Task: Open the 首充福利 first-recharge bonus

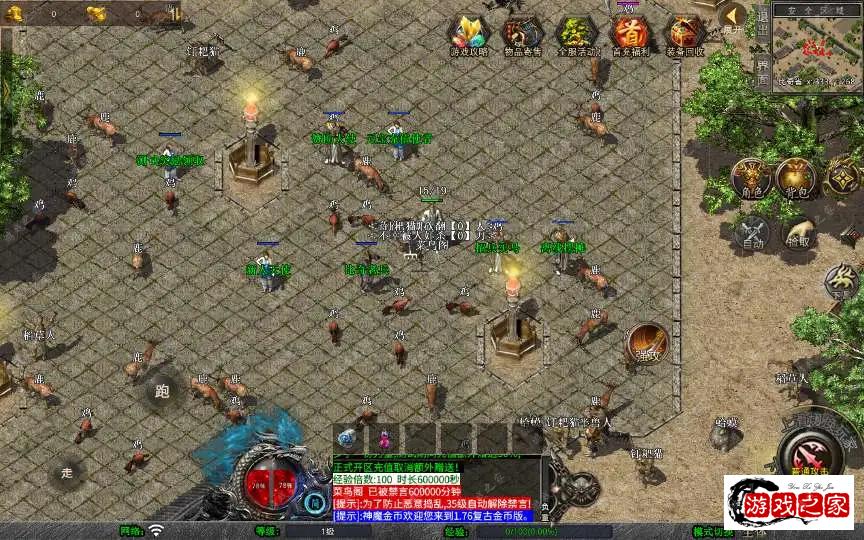Action: click(x=629, y=35)
